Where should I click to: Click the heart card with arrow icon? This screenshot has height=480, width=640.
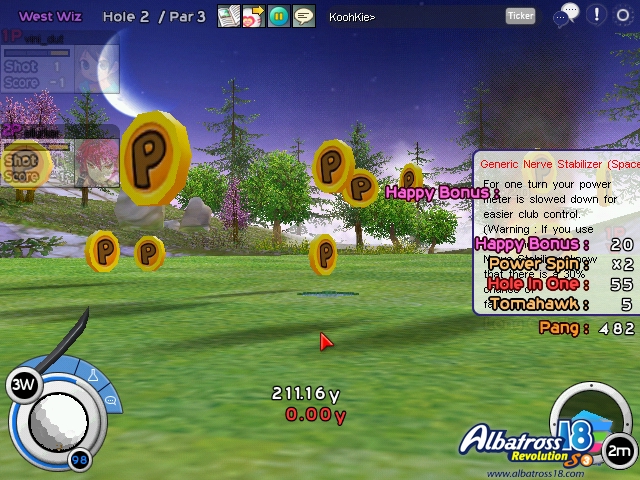click(253, 16)
